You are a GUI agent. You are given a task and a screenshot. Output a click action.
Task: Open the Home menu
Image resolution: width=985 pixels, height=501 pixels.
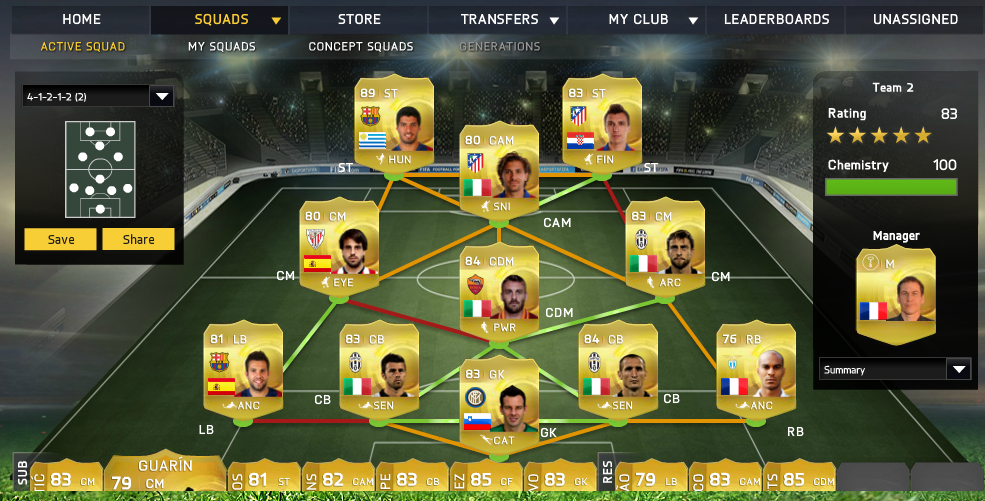[x=81, y=19]
